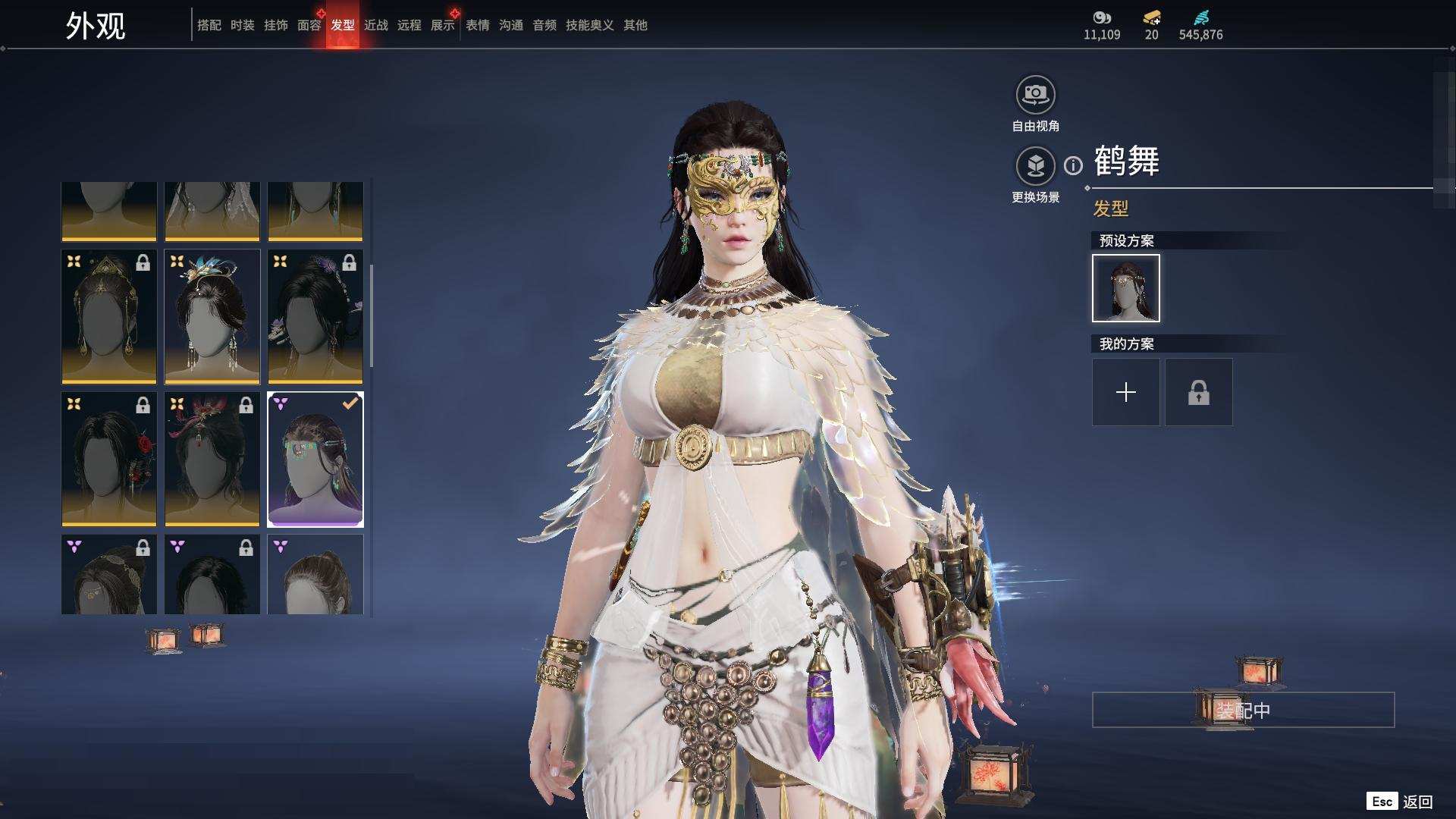Select the hairstyle with red rose
The image size is (1456, 819).
point(109,459)
